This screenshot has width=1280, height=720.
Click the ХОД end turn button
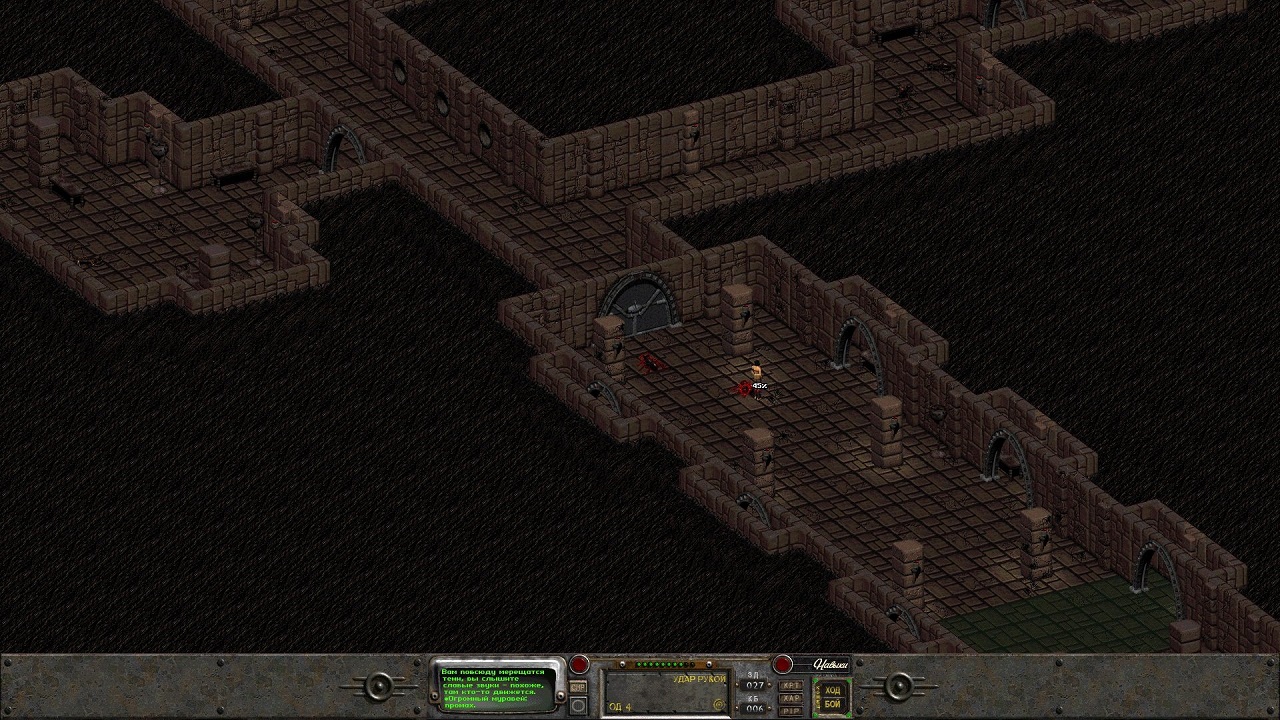832,689
